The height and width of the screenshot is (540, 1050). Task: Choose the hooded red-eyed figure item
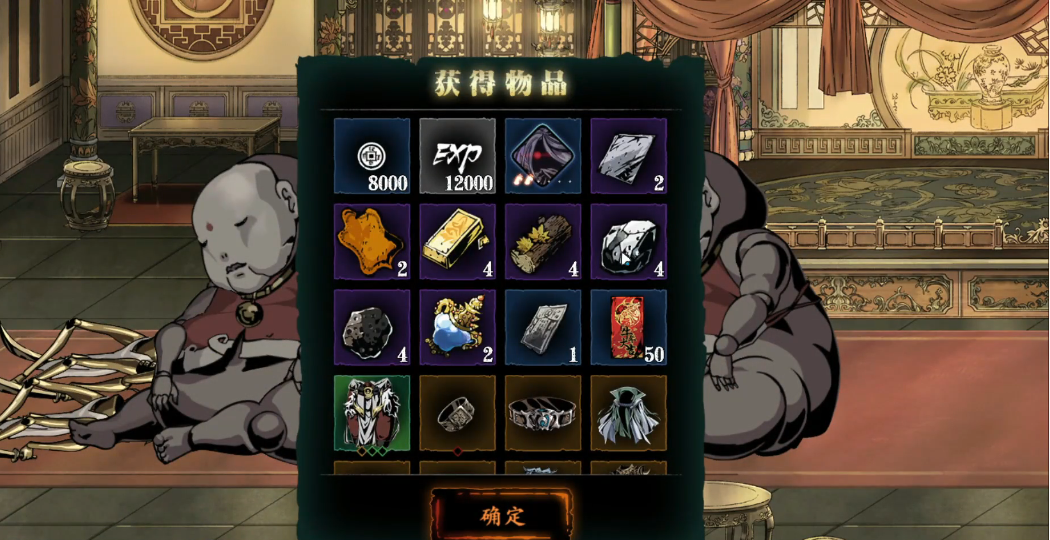tap(543, 156)
